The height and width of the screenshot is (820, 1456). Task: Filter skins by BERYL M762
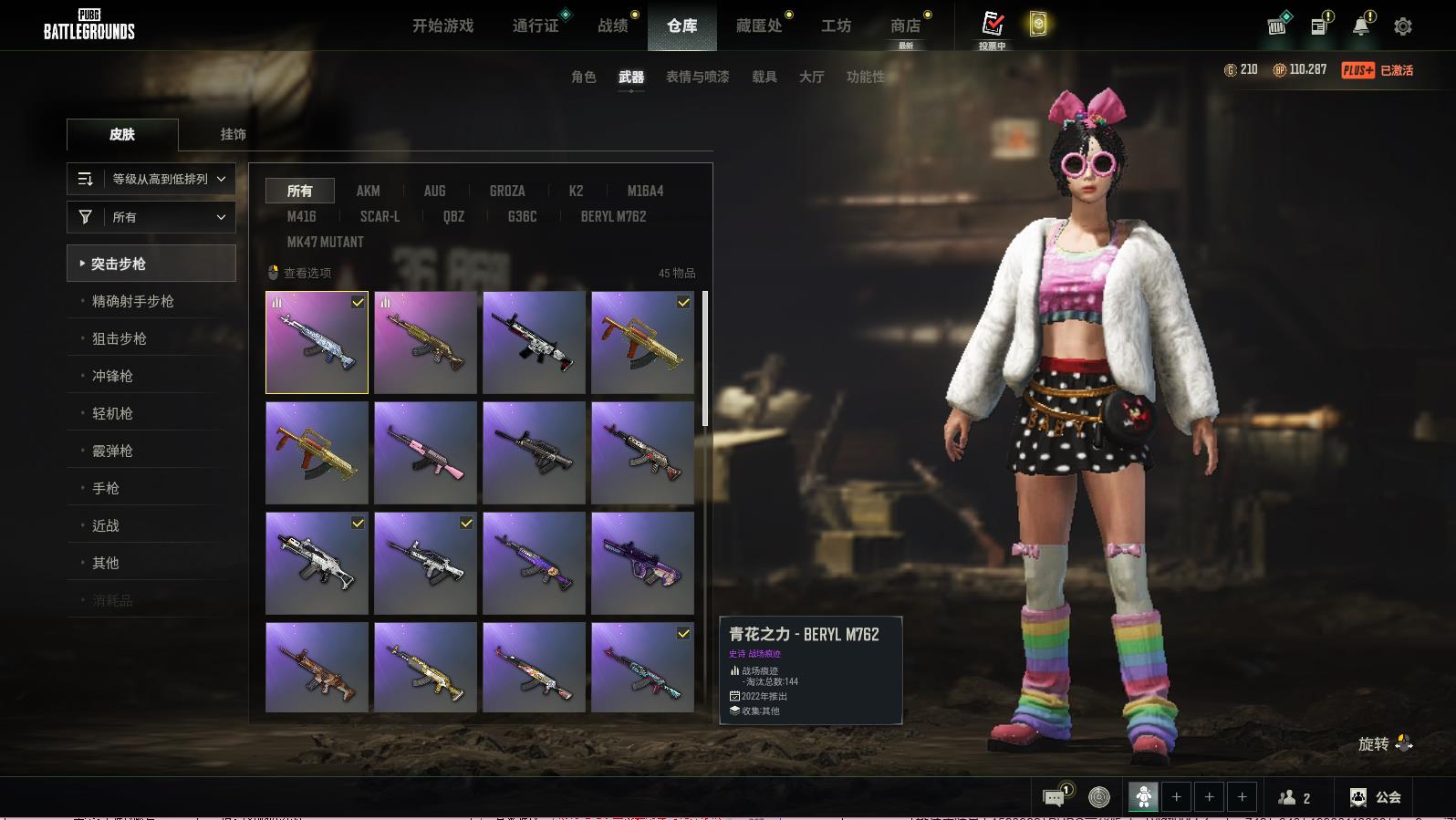613,216
